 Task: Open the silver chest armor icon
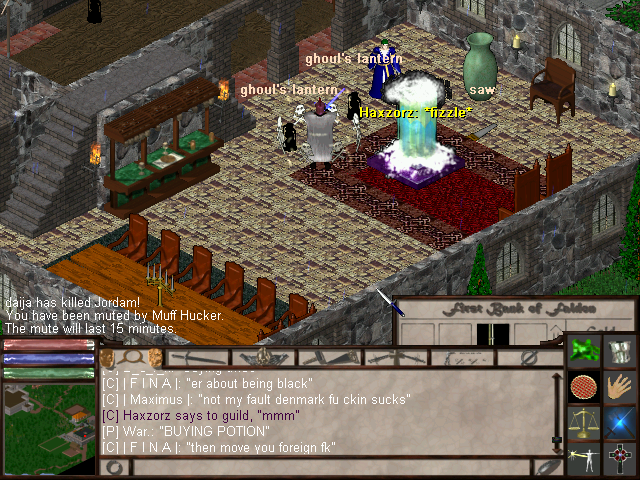(621, 351)
